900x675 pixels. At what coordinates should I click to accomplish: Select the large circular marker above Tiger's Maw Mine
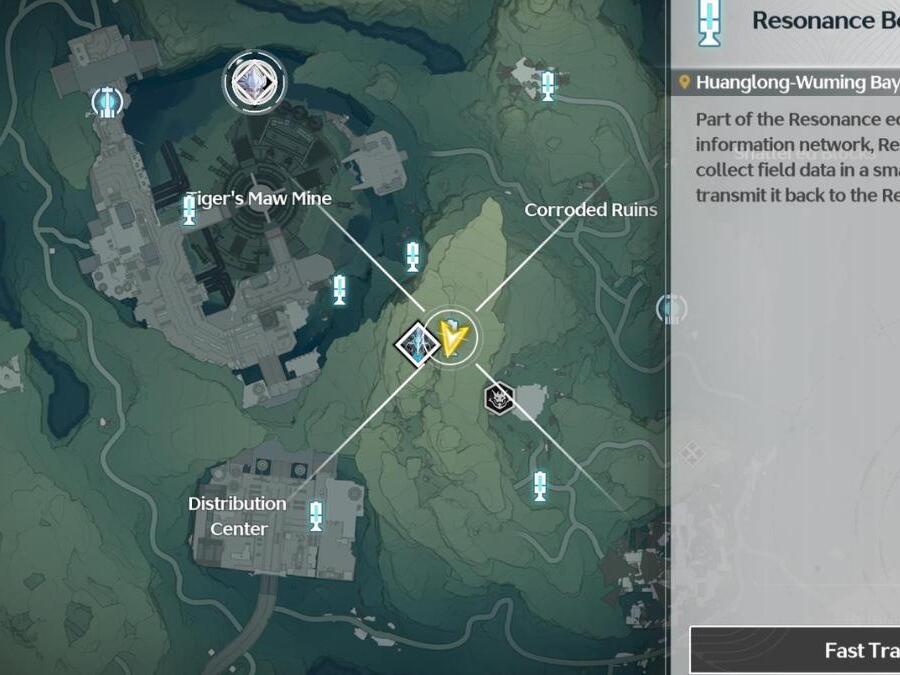point(253,83)
